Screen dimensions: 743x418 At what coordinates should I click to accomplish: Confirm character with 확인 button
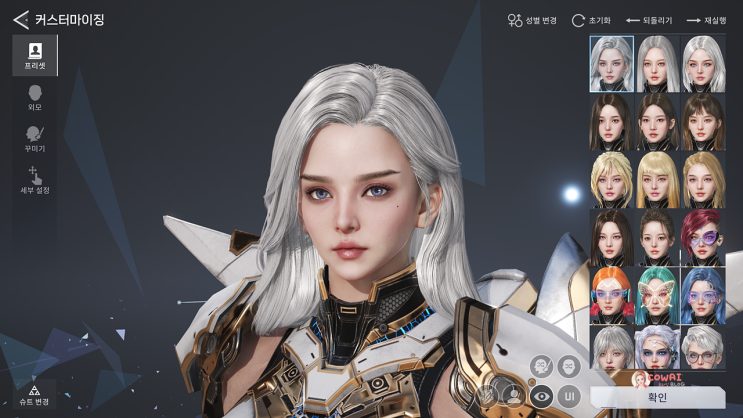point(655,398)
